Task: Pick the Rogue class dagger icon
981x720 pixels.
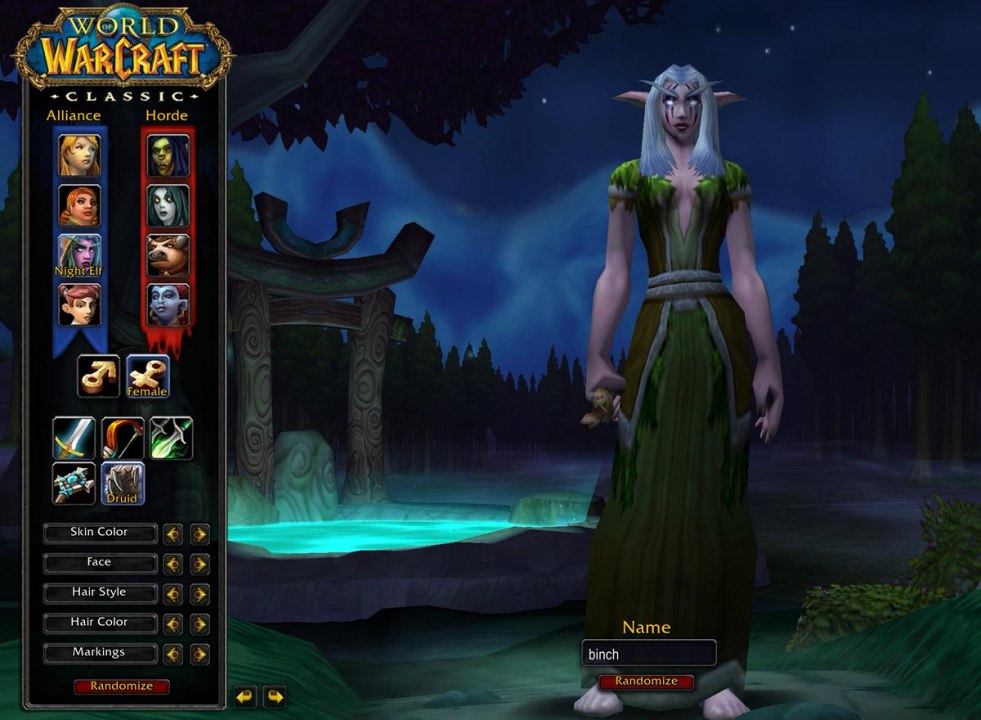Action: tap(171, 437)
